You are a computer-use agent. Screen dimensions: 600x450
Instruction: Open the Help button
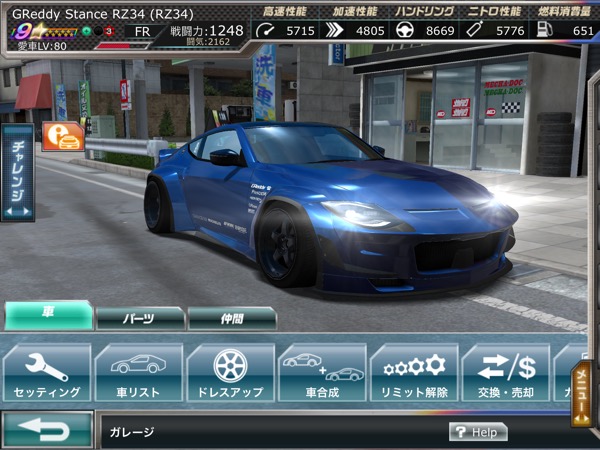pyautogui.click(x=478, y=432)
